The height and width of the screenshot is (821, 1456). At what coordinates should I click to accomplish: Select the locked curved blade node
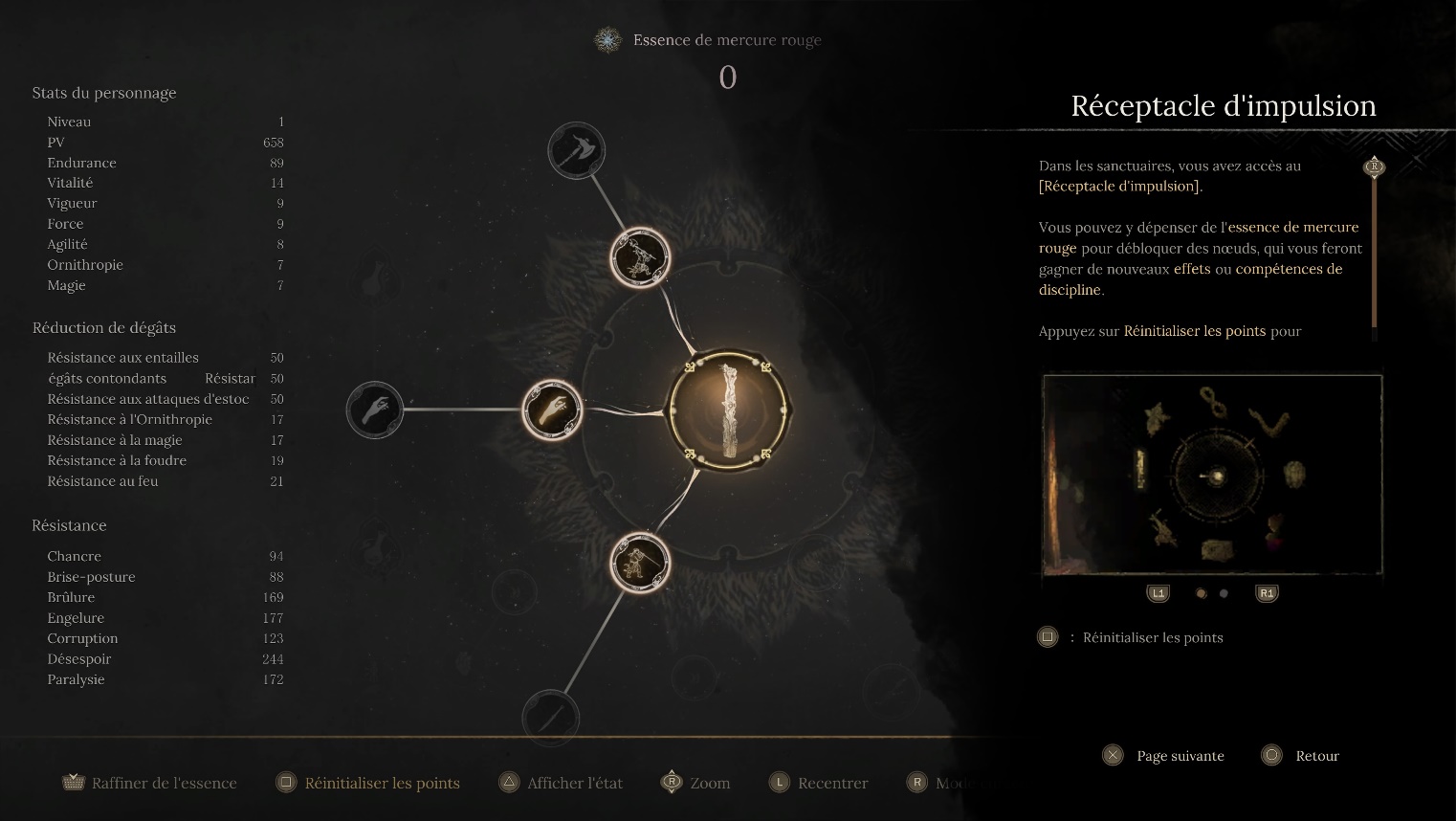point(551,716)
